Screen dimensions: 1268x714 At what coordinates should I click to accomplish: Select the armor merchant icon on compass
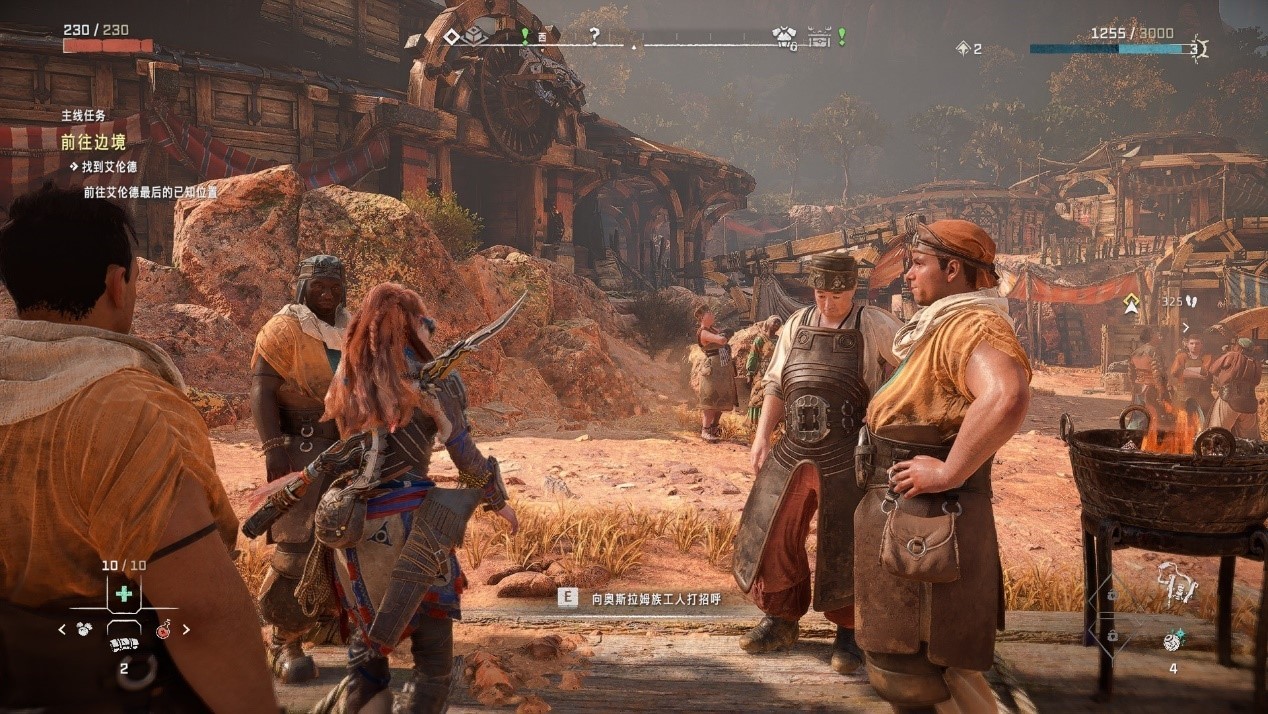pyautogui.click(x=784, y=37)
